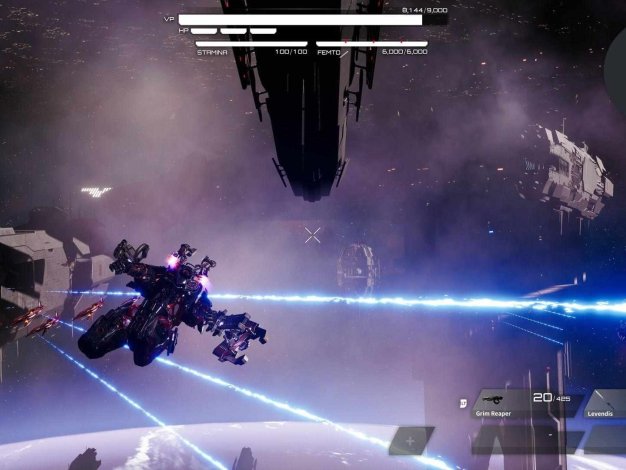Select the Levendis weapon slot
The image size is (626, 470).
(x=604, y=403)
